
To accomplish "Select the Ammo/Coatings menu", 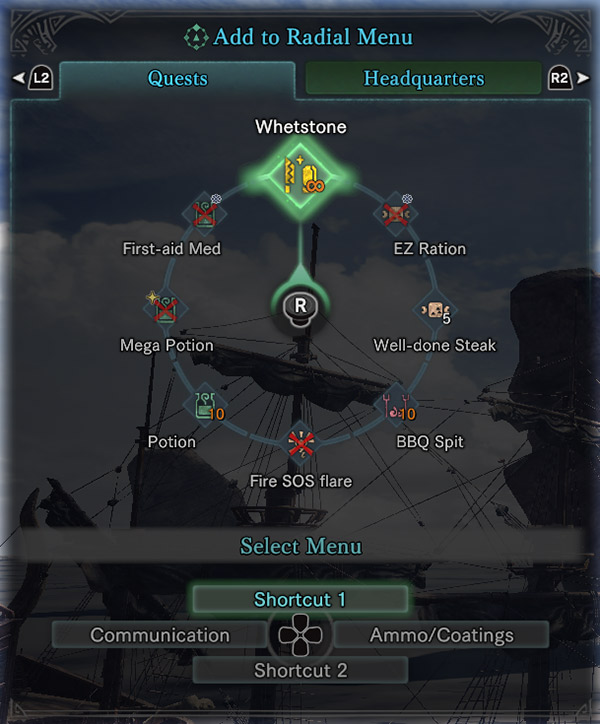I will coord(441,635).
